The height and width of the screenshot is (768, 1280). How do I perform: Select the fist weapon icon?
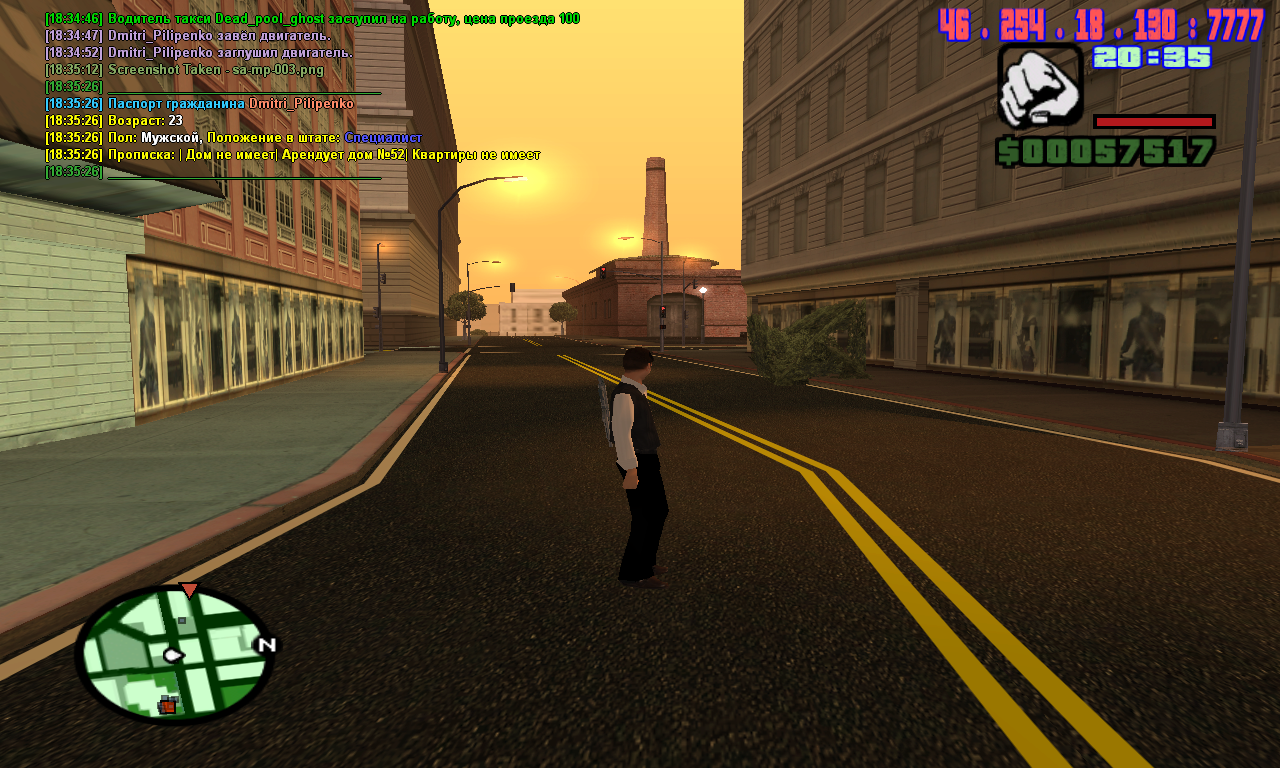[1040, 85]
